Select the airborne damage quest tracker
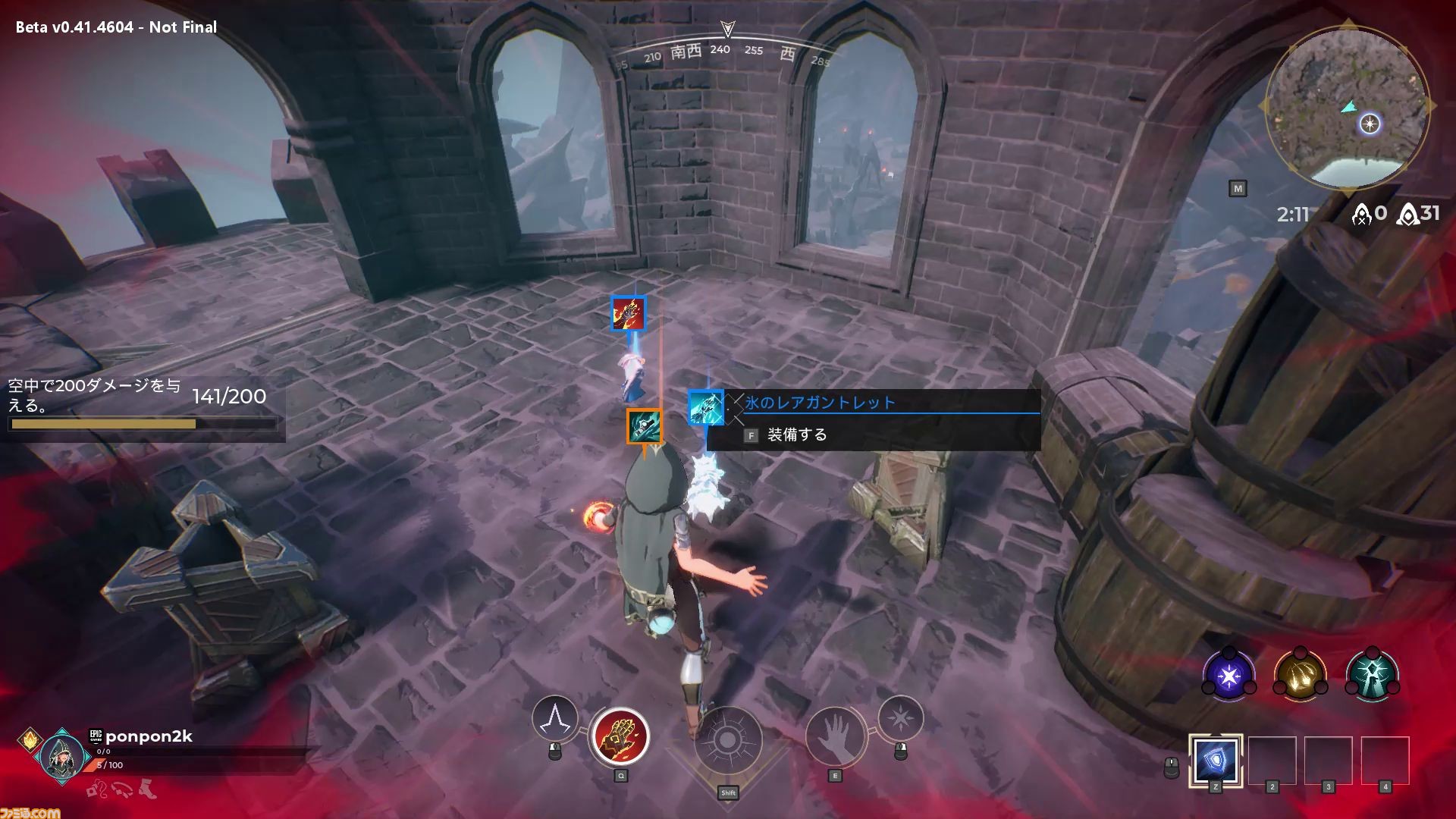 (143, 407)
